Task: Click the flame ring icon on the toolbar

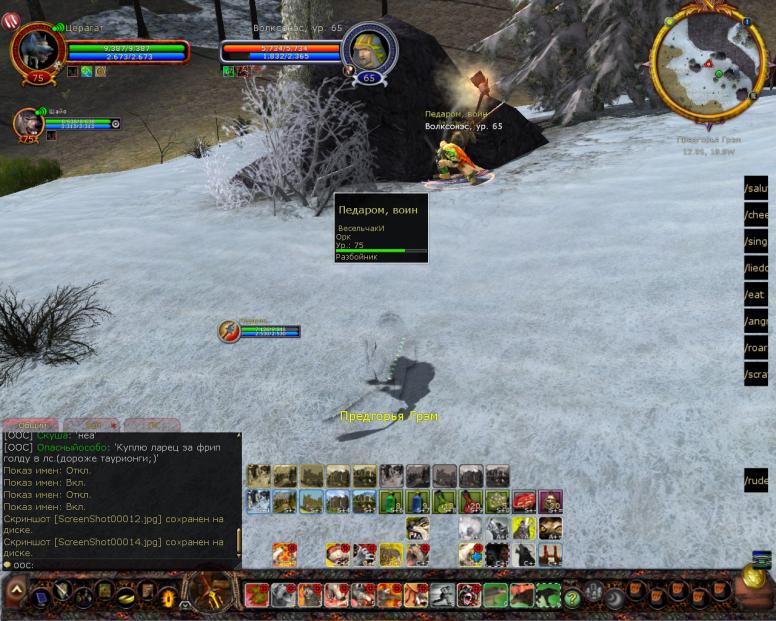Action: coord(168,597)
